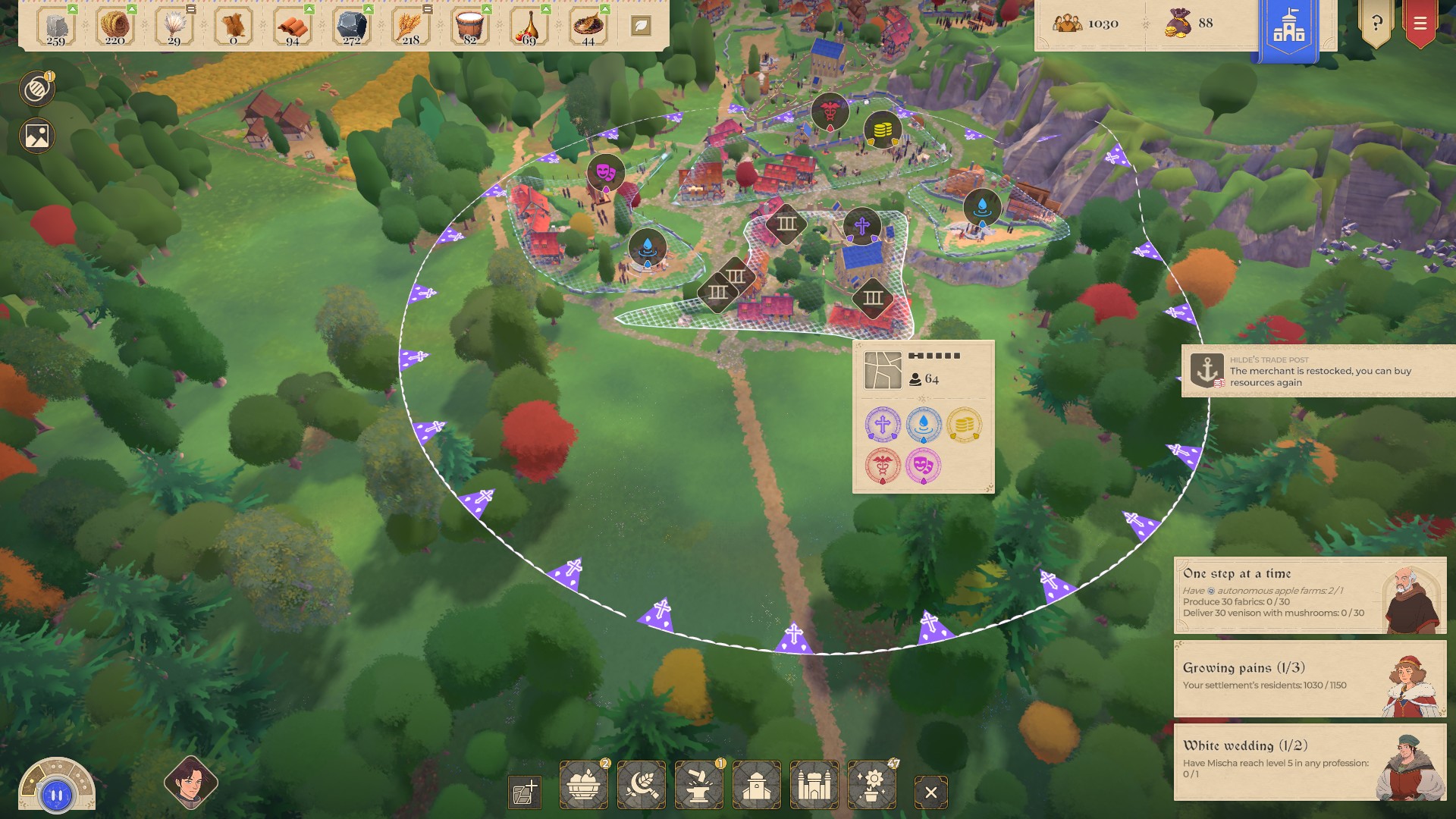Click the add district plot button

(525, 792)
